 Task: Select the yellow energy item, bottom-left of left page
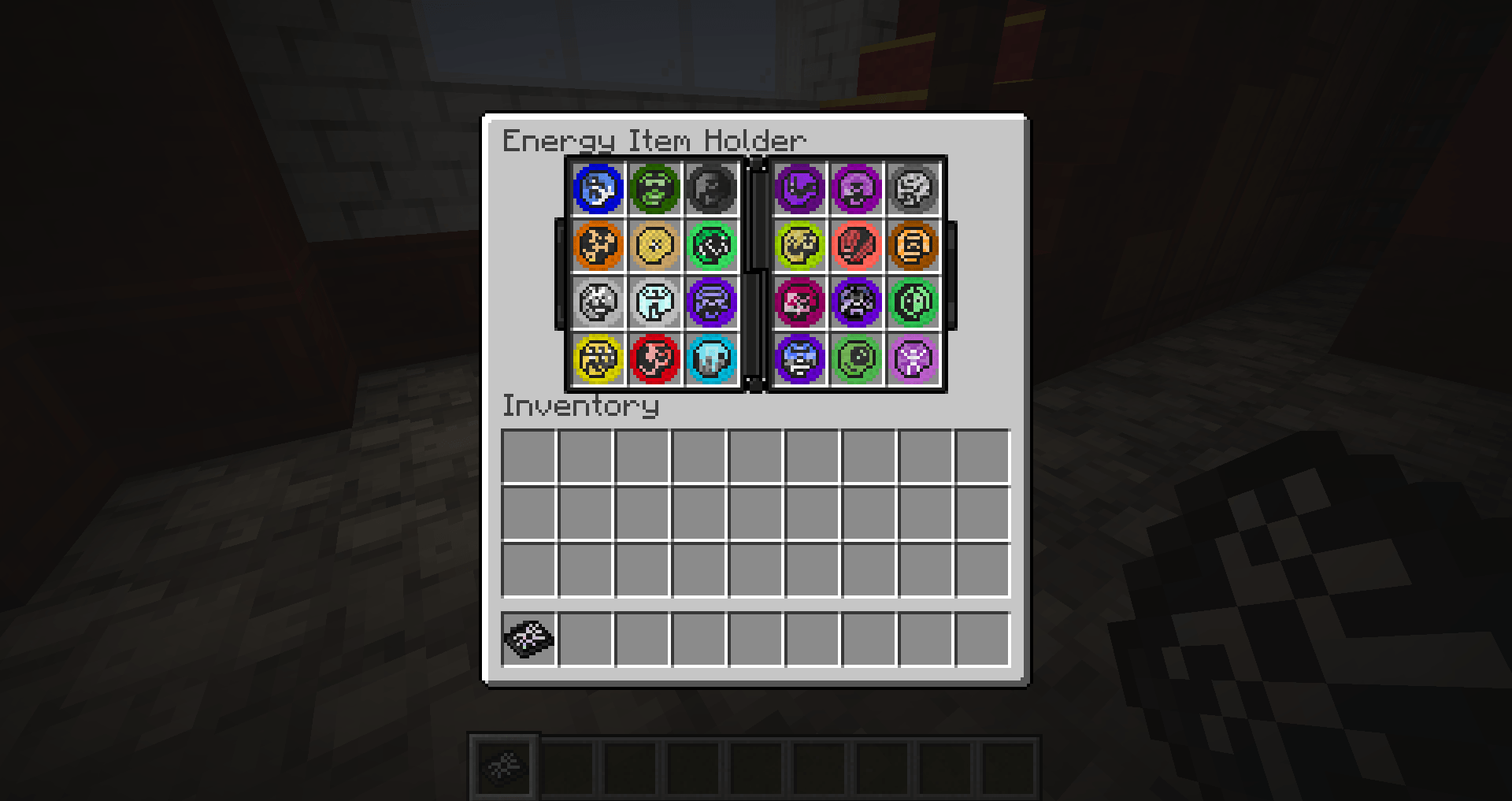(597, 358)
